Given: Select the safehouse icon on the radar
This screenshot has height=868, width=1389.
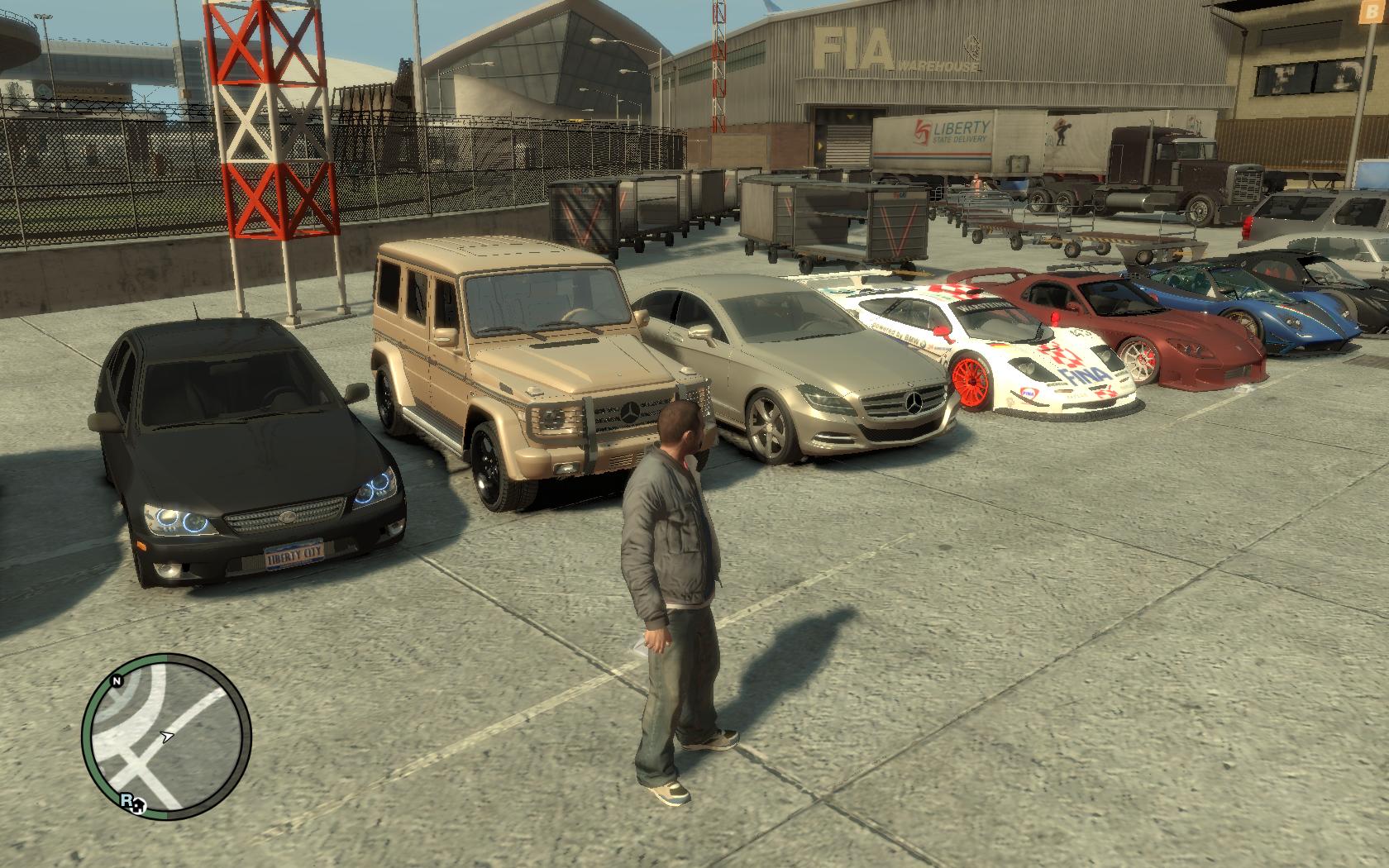Looking at the screenshot, I should pyautogui.click(x=139, y=805).
